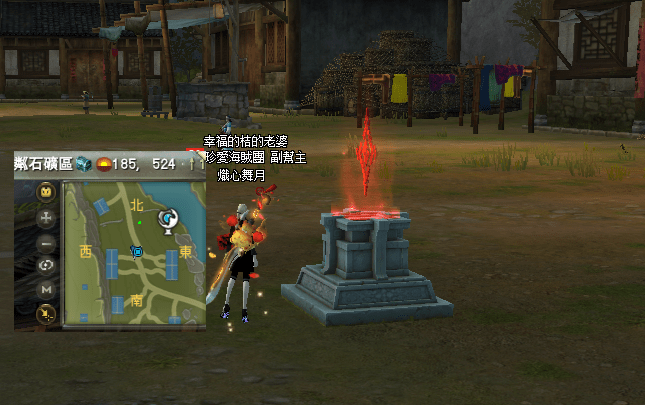Open the world map with the M button

pos(46,290)
